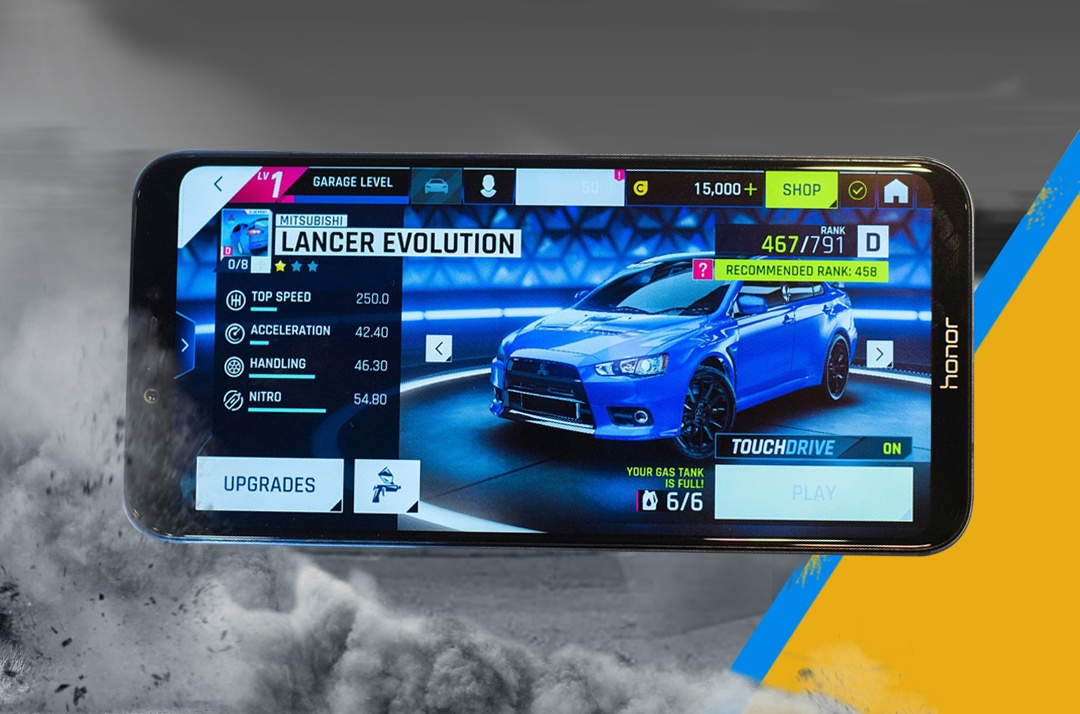Open the garage car tab

(436, 186)
